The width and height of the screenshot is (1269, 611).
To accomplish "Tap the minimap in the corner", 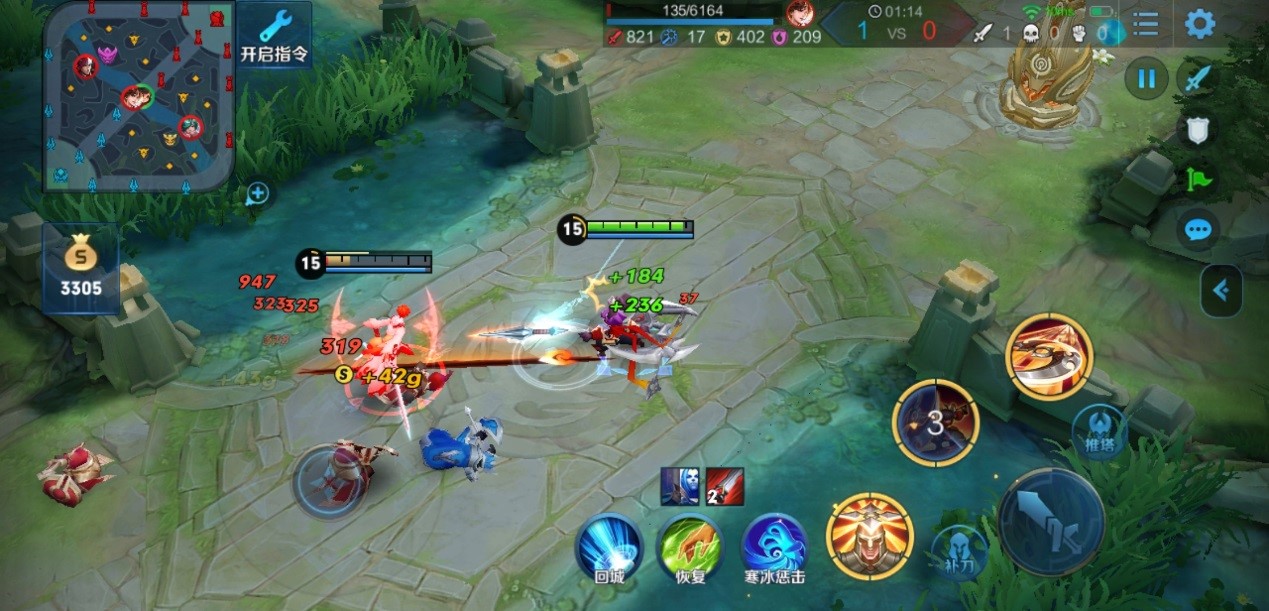I will click(138, 96).
